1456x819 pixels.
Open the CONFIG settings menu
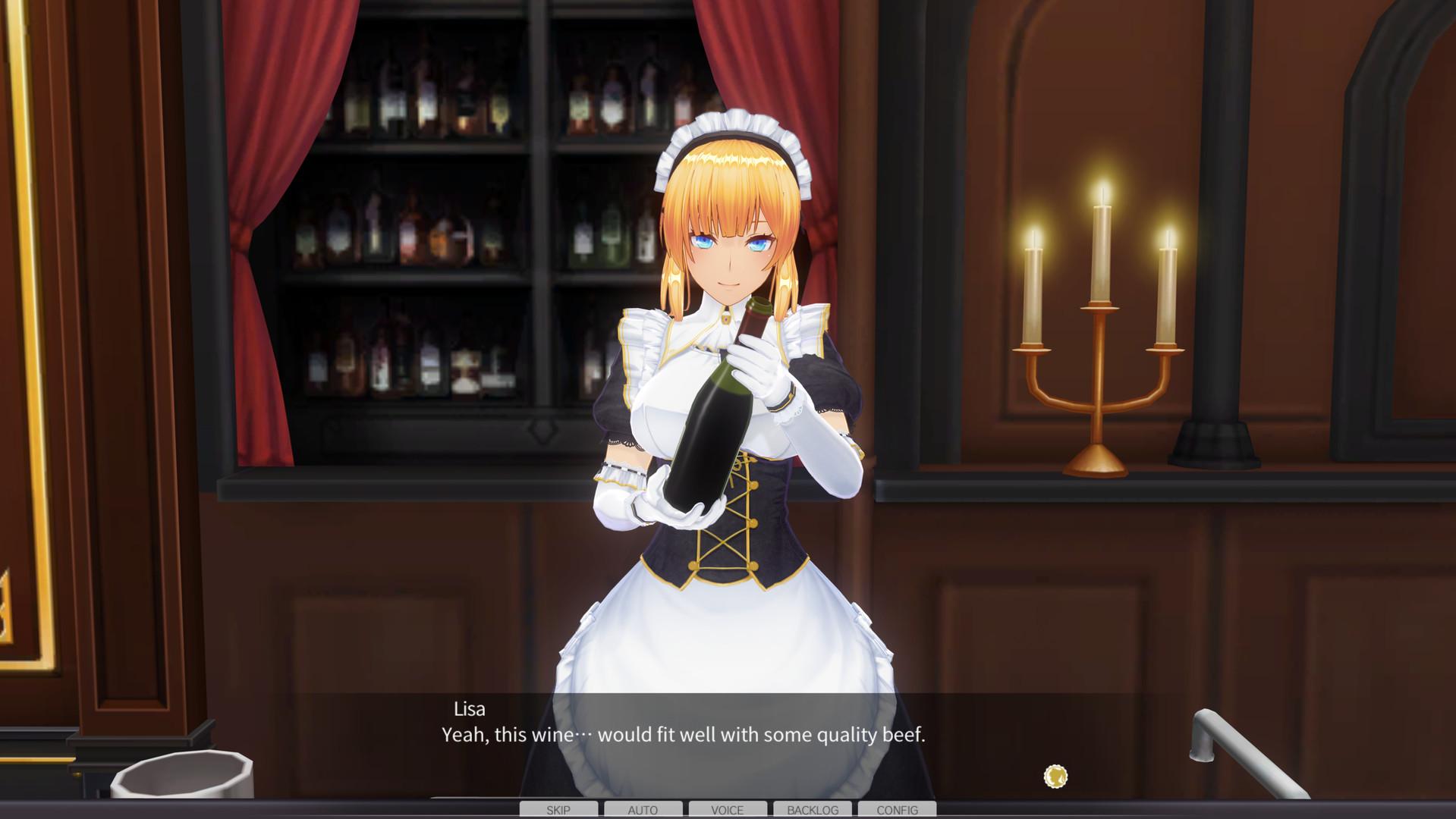pos(897,809)
